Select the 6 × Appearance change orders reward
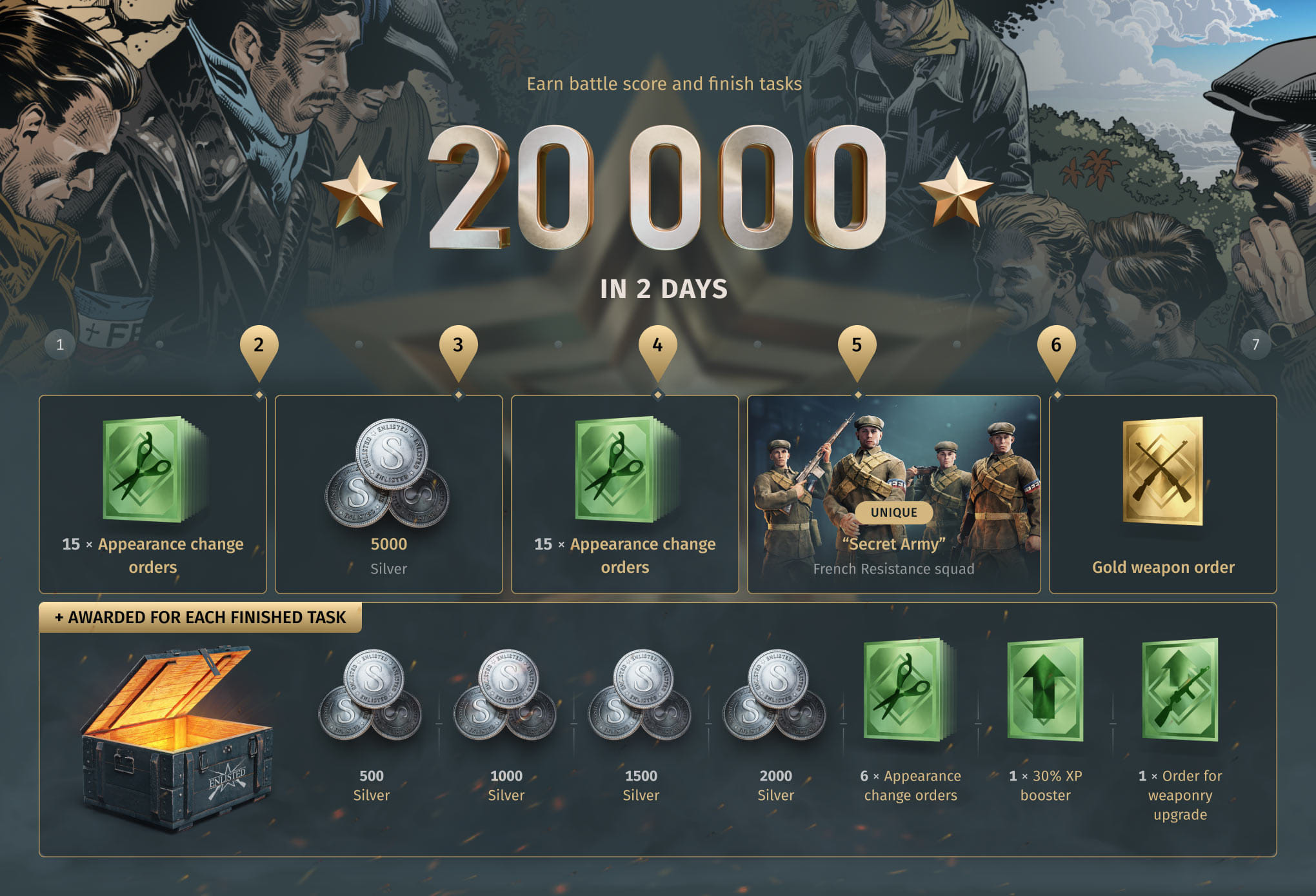The height and width of the screenshot is (896, 1316). click(x=910, y=692)
